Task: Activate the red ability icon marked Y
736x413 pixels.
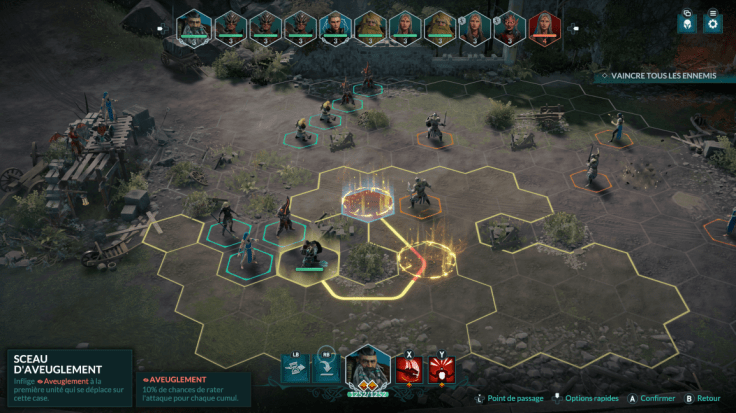Action: pyautogui.click(x=440, y=371)
